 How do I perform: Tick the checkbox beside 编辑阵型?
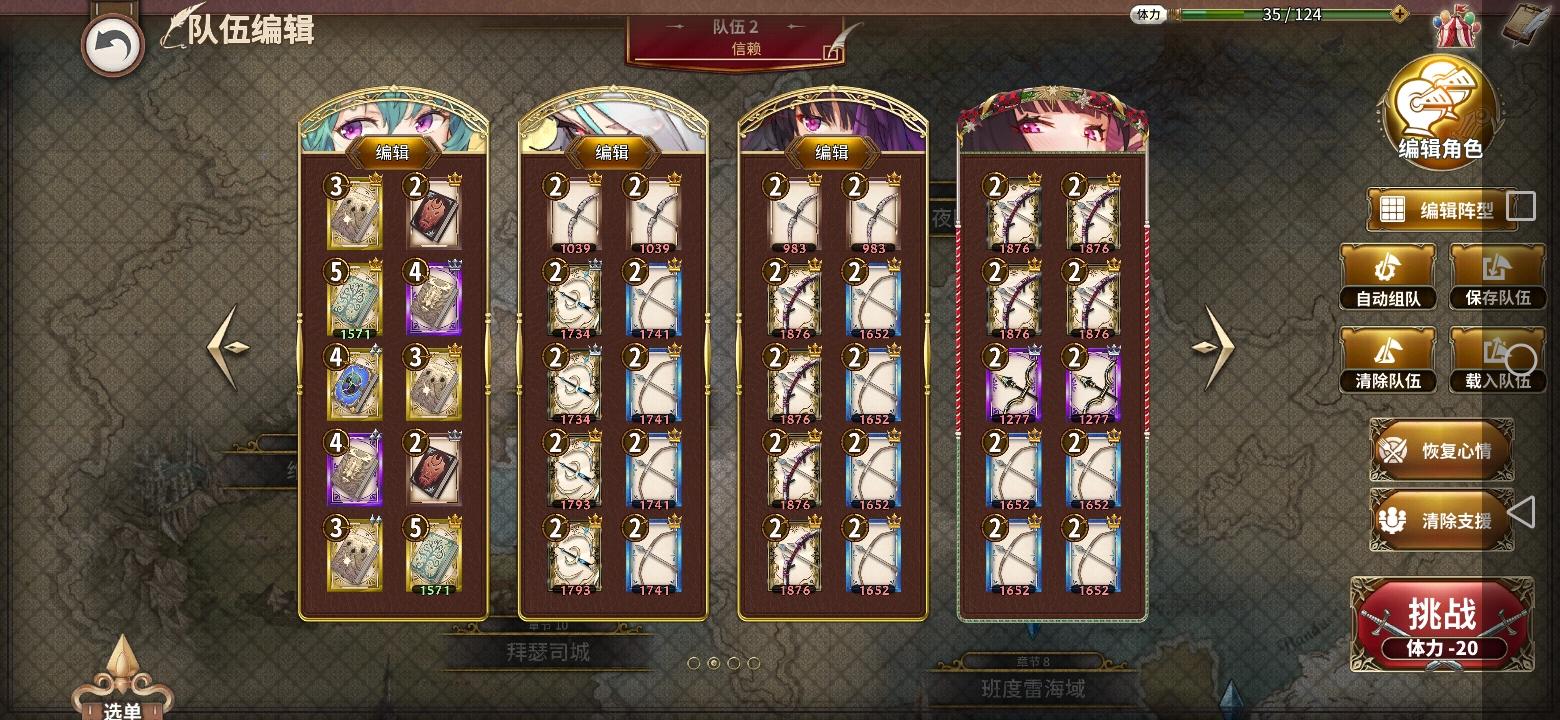(1521, 206)
